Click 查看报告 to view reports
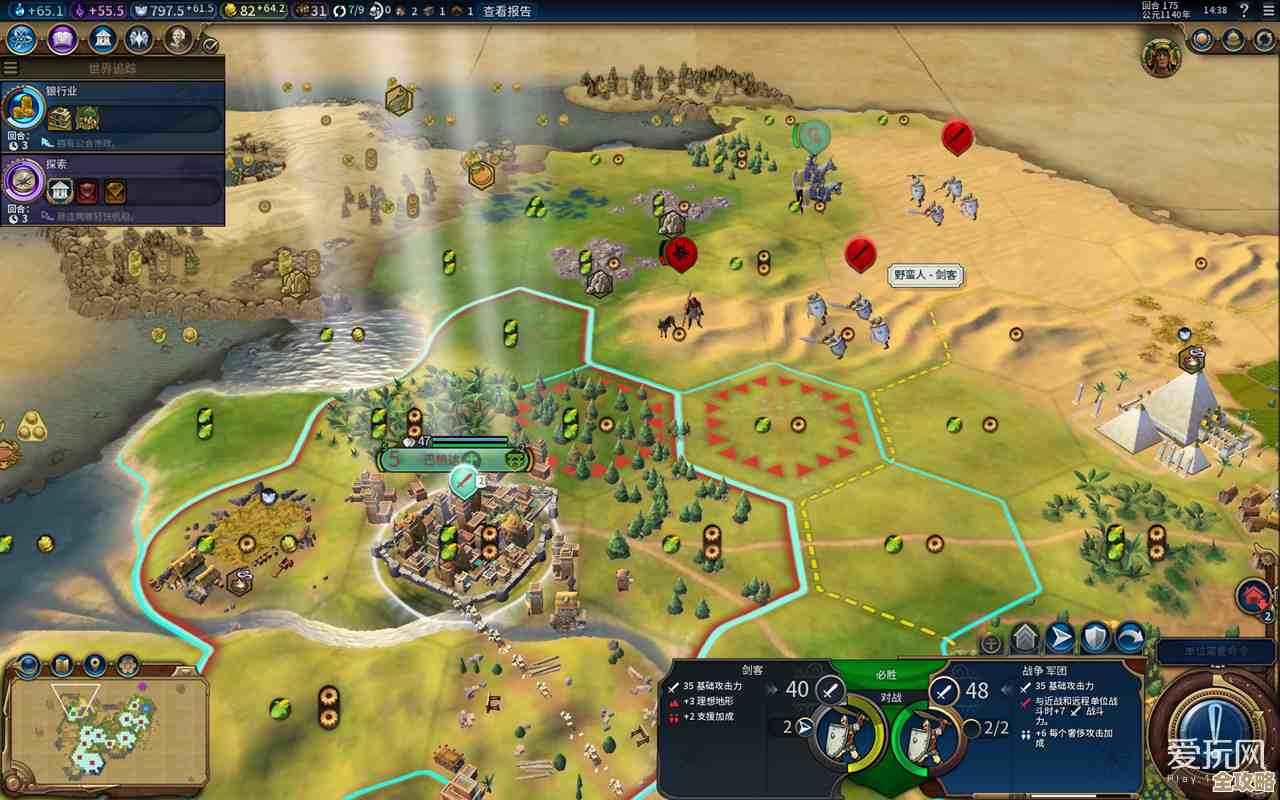The height and width of the screenshot is (800, 1280). 507,11
